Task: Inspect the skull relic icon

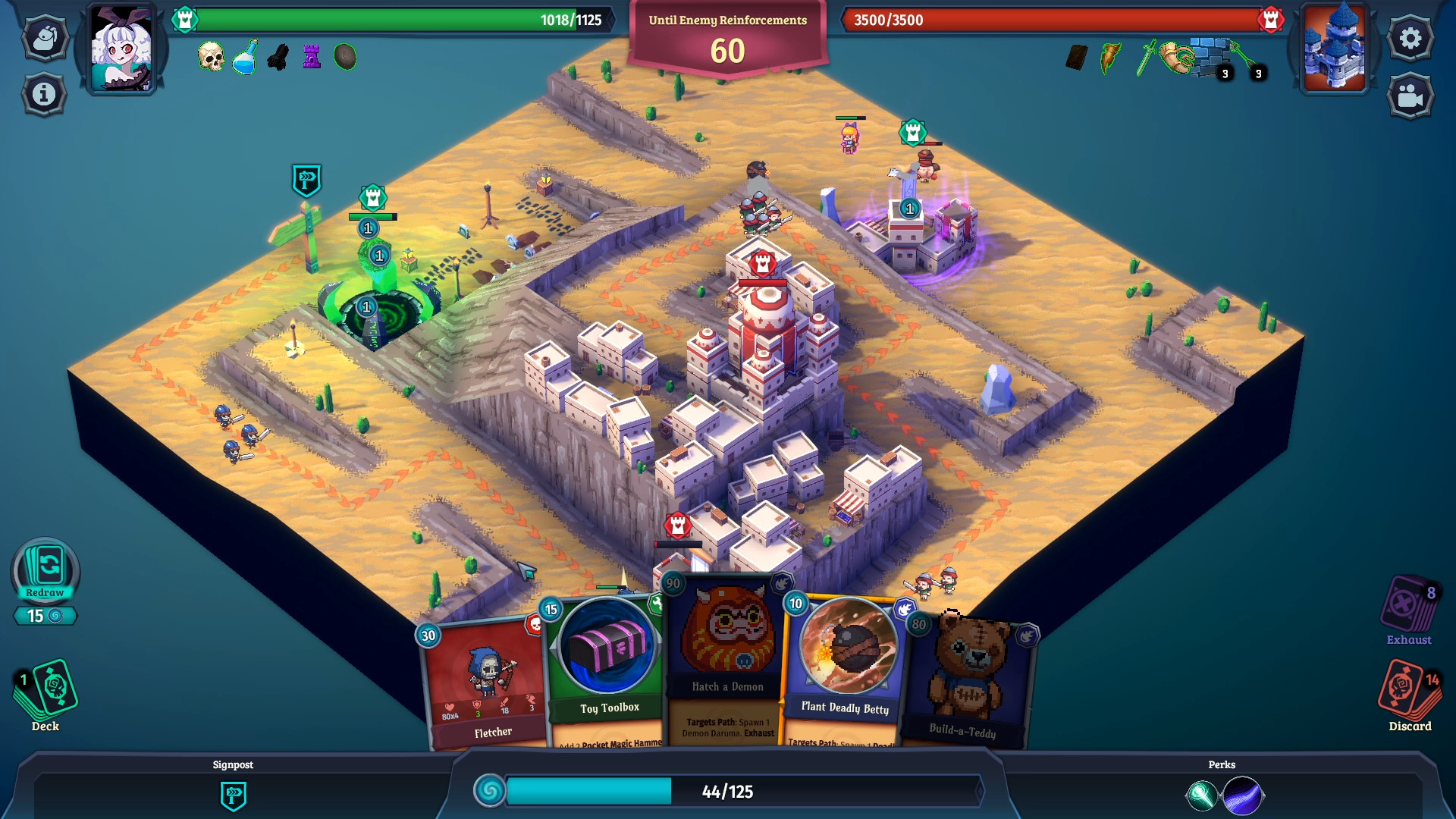Action: [211, 57]
